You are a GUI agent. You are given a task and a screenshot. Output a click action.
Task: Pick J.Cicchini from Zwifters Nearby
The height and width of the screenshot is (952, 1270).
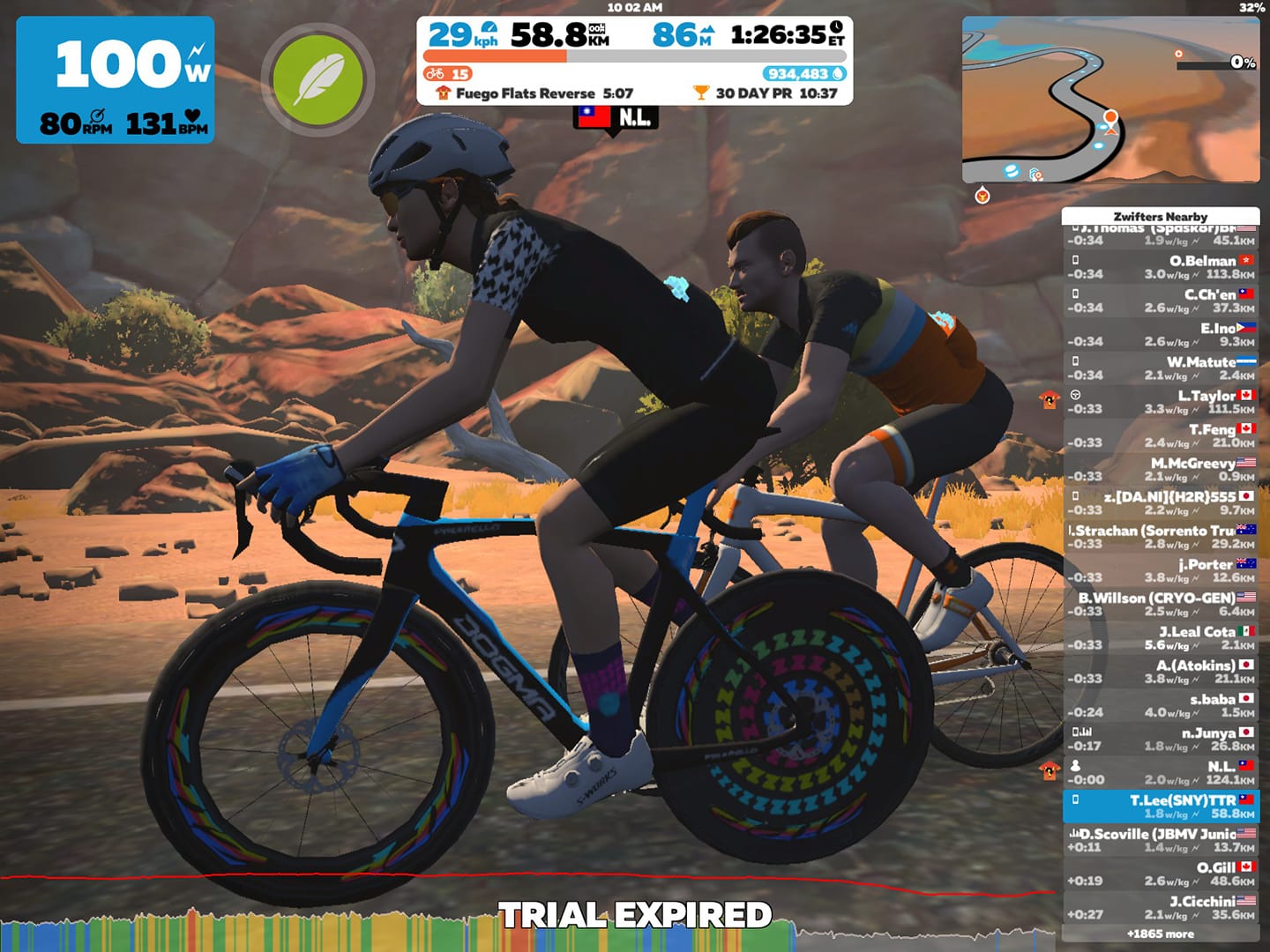(x=1161, y=907)
